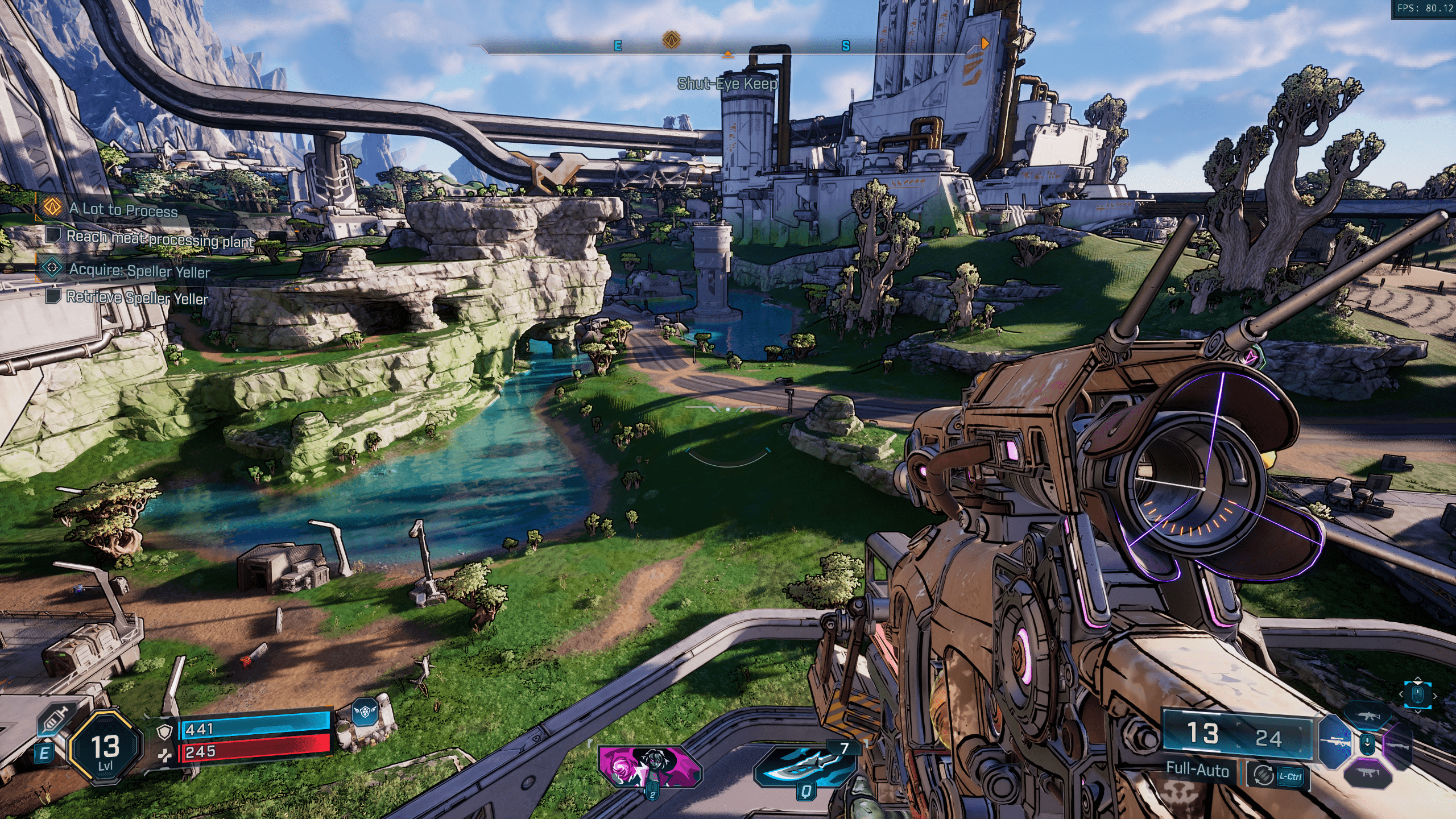The width and height of the screenshot is (1456, 819).
Task: Click the syringe repkit icon
Action: [55, 721]
